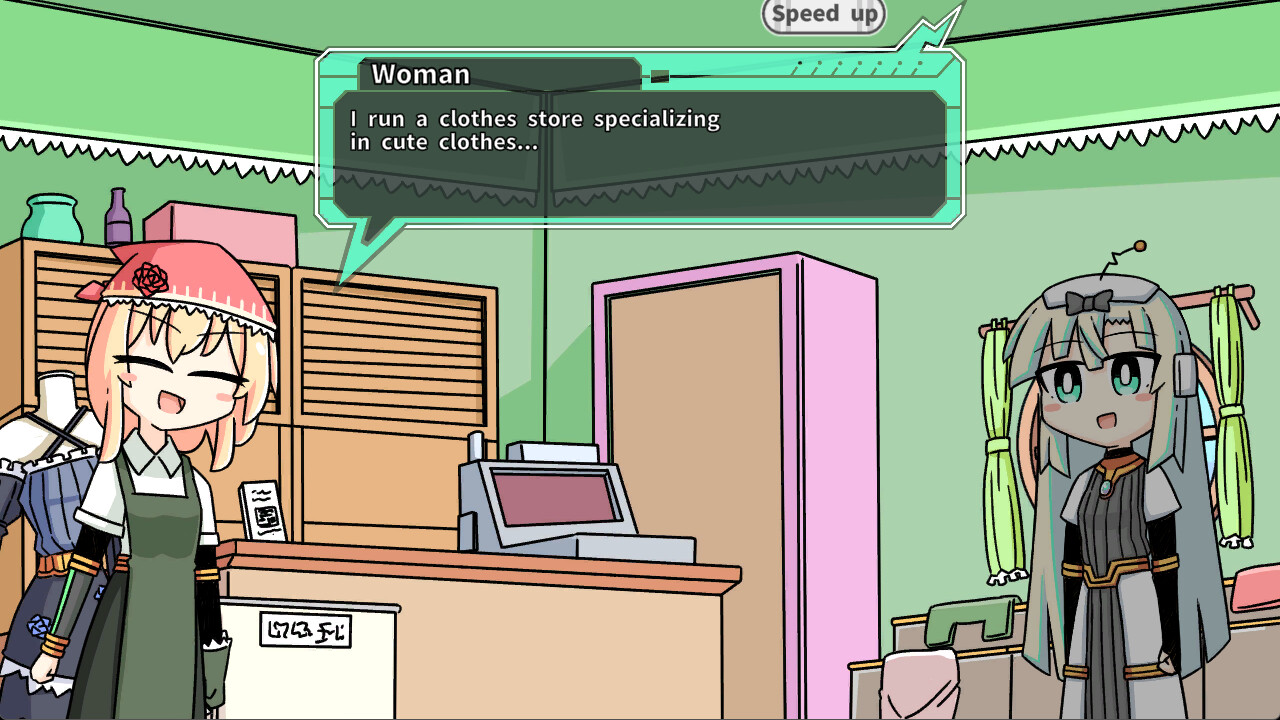Advance the Woman's dialogue box
This screenshot has height=720, width=1280.
[x=640, y=152]
